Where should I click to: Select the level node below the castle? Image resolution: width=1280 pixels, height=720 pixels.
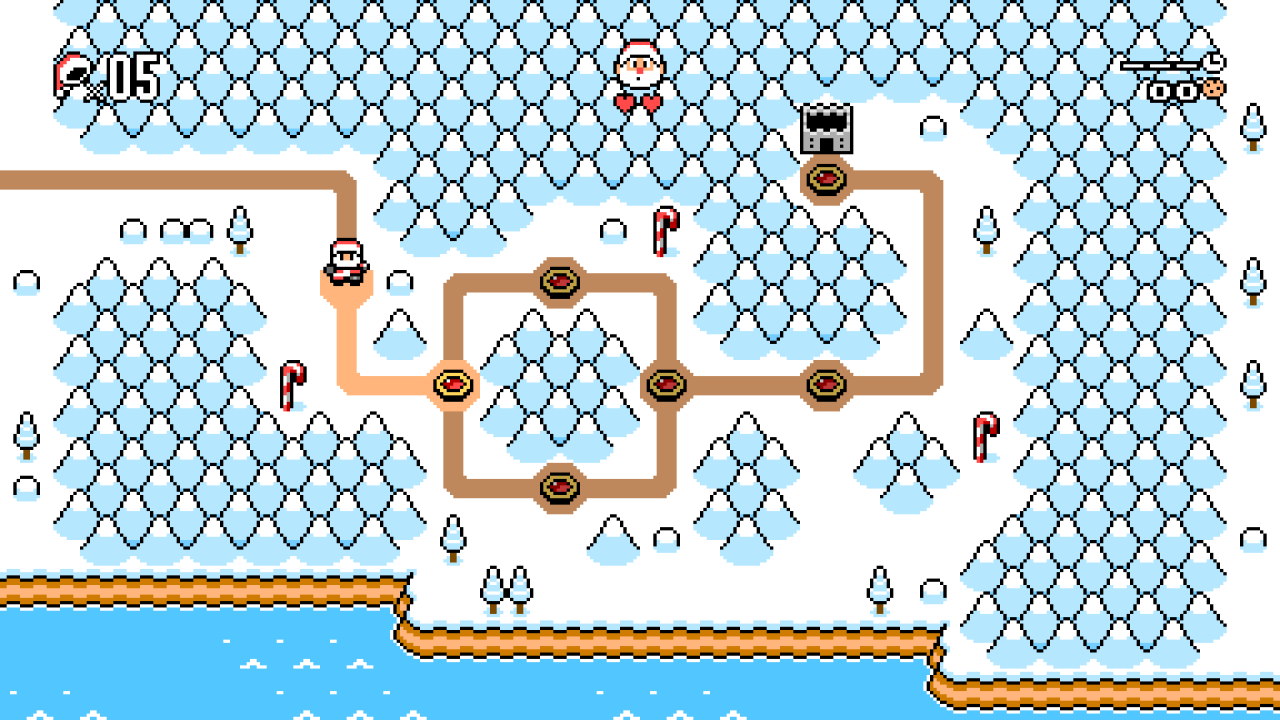coord(827,178)
